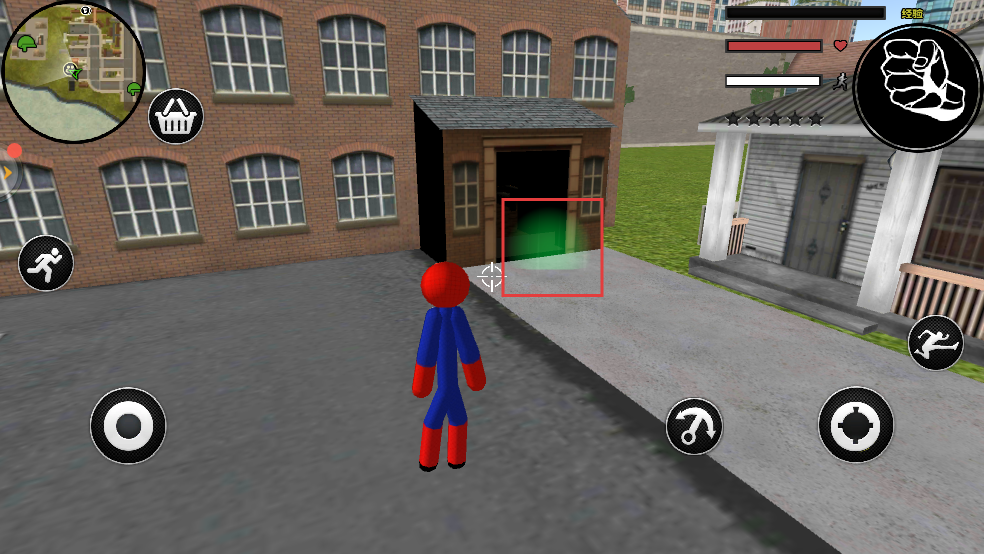Use the rope swing hook button
Viewport: 984px width, 554px height.
[694, 426]
